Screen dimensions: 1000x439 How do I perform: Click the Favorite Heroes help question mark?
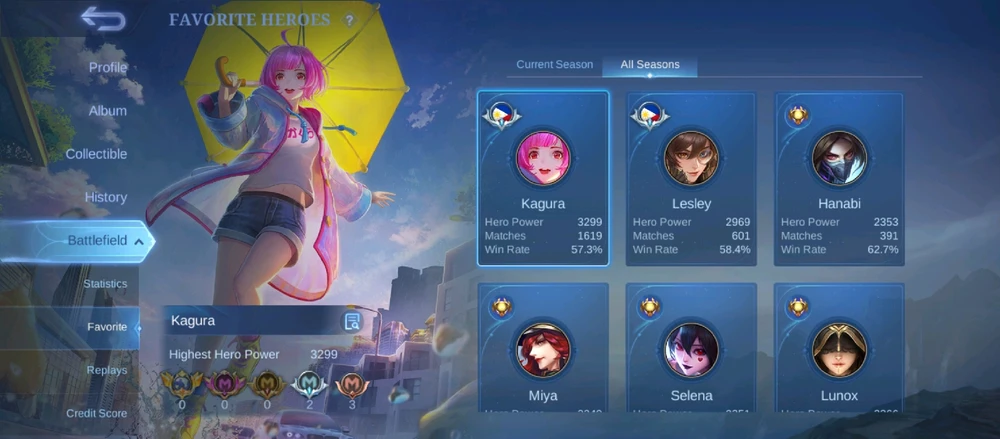(349, 20)
